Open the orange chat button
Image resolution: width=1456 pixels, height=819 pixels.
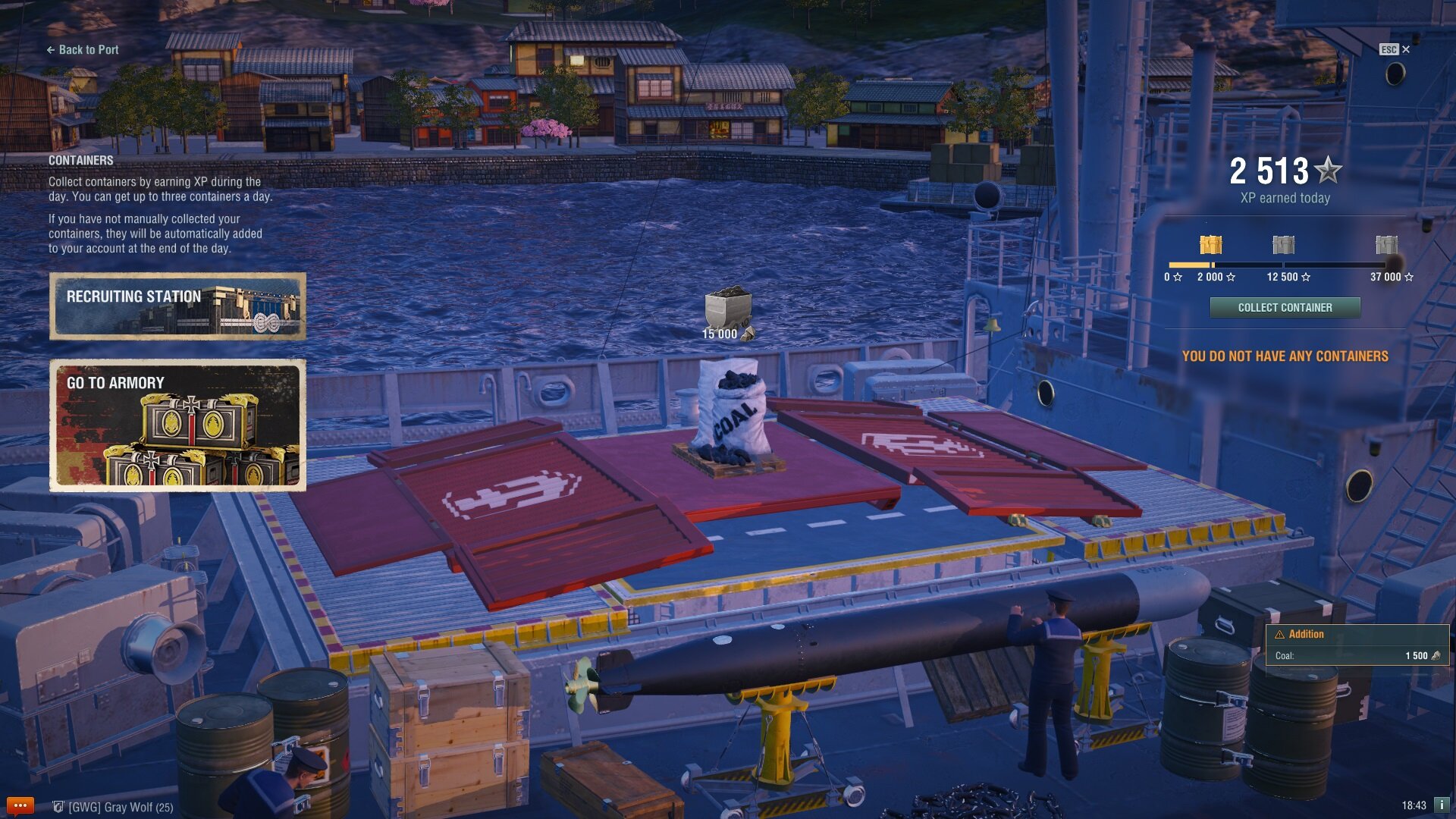tap(20, 805)
